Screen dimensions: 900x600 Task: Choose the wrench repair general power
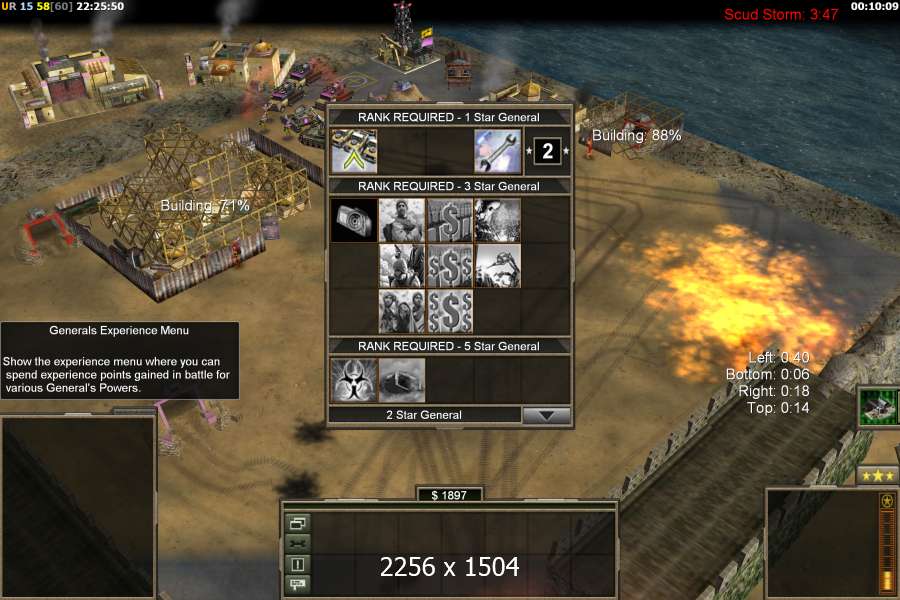point(498,151)
